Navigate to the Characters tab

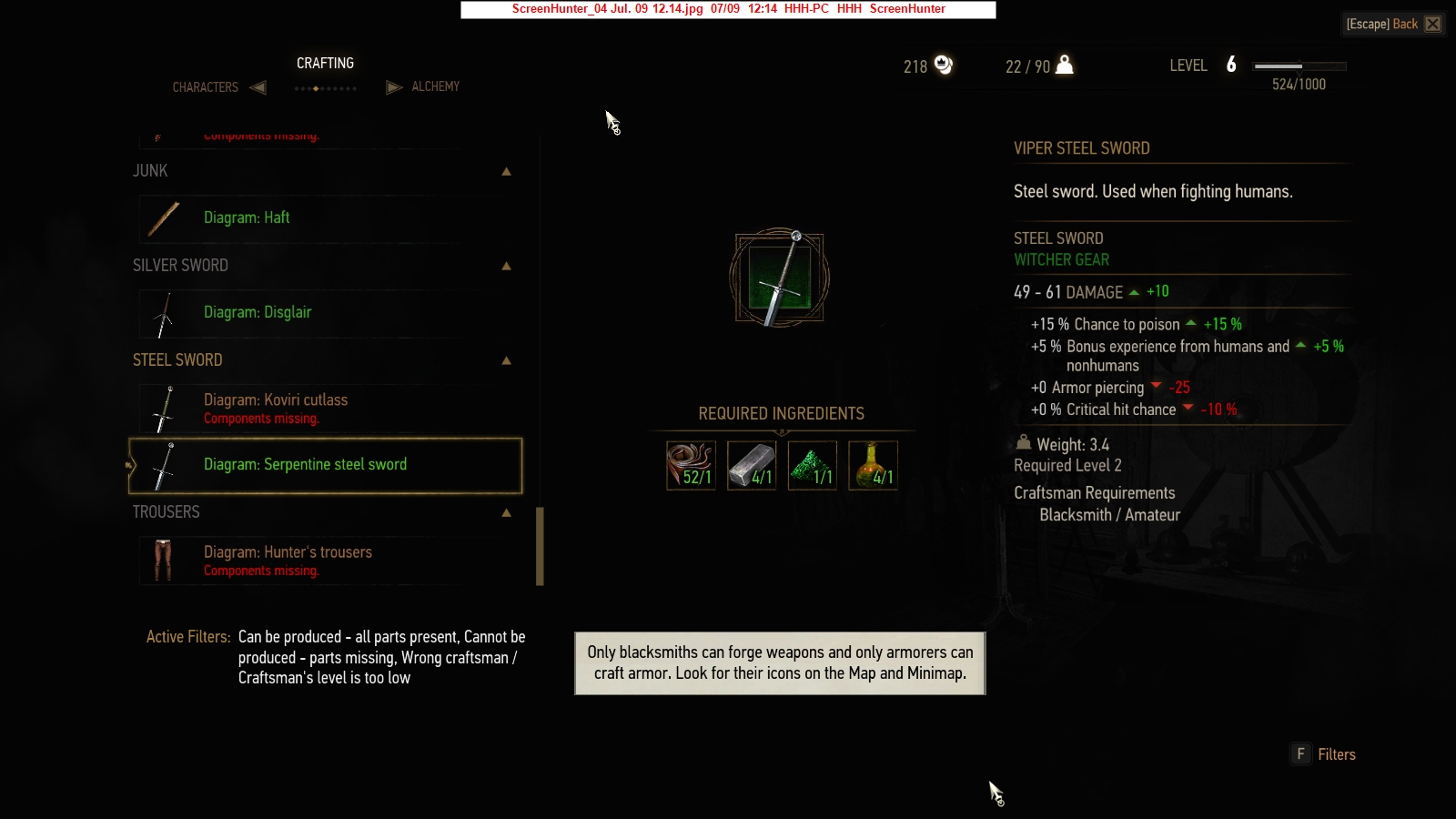click(205, 86)
